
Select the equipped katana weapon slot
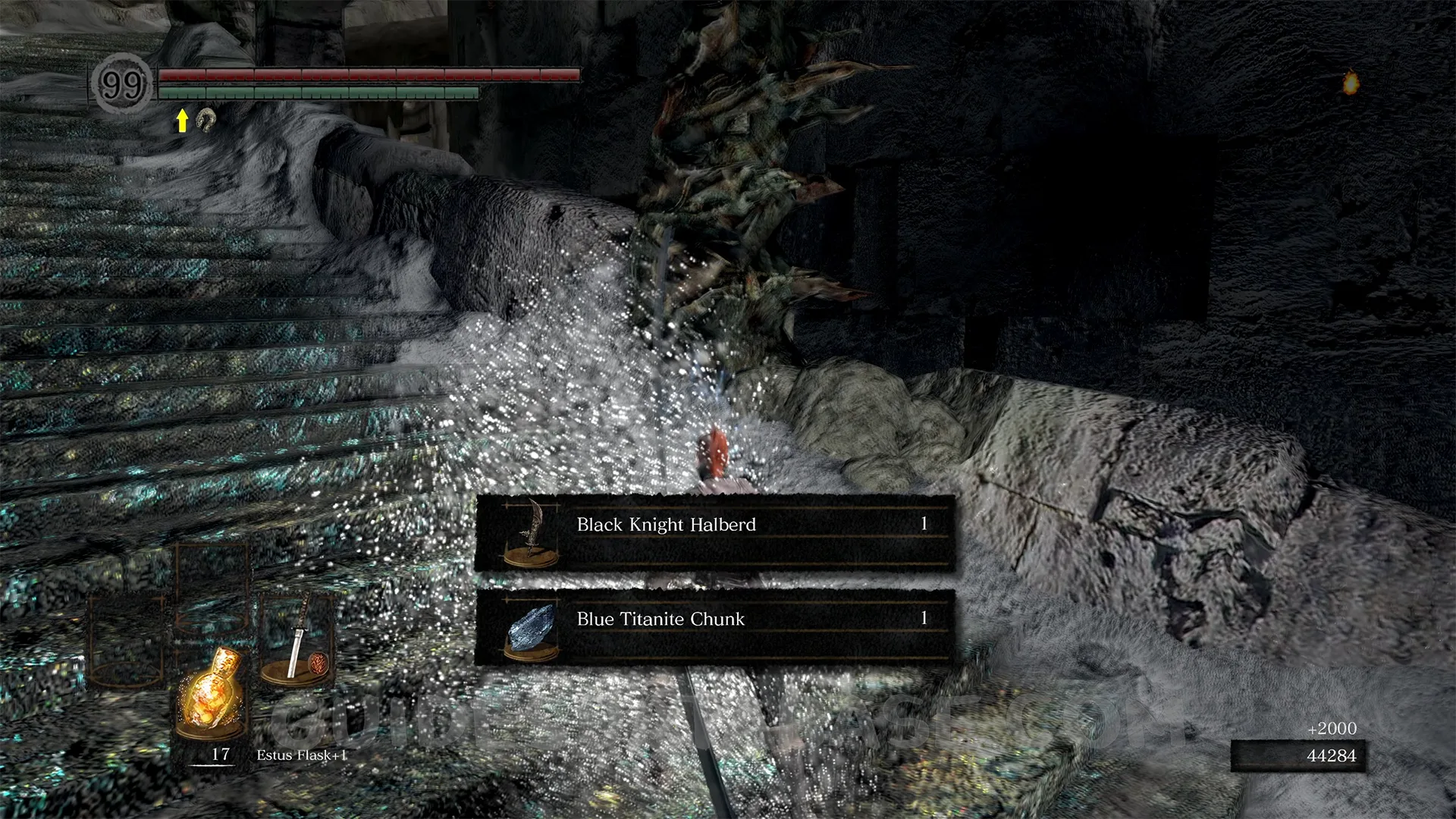pos(297,639)
